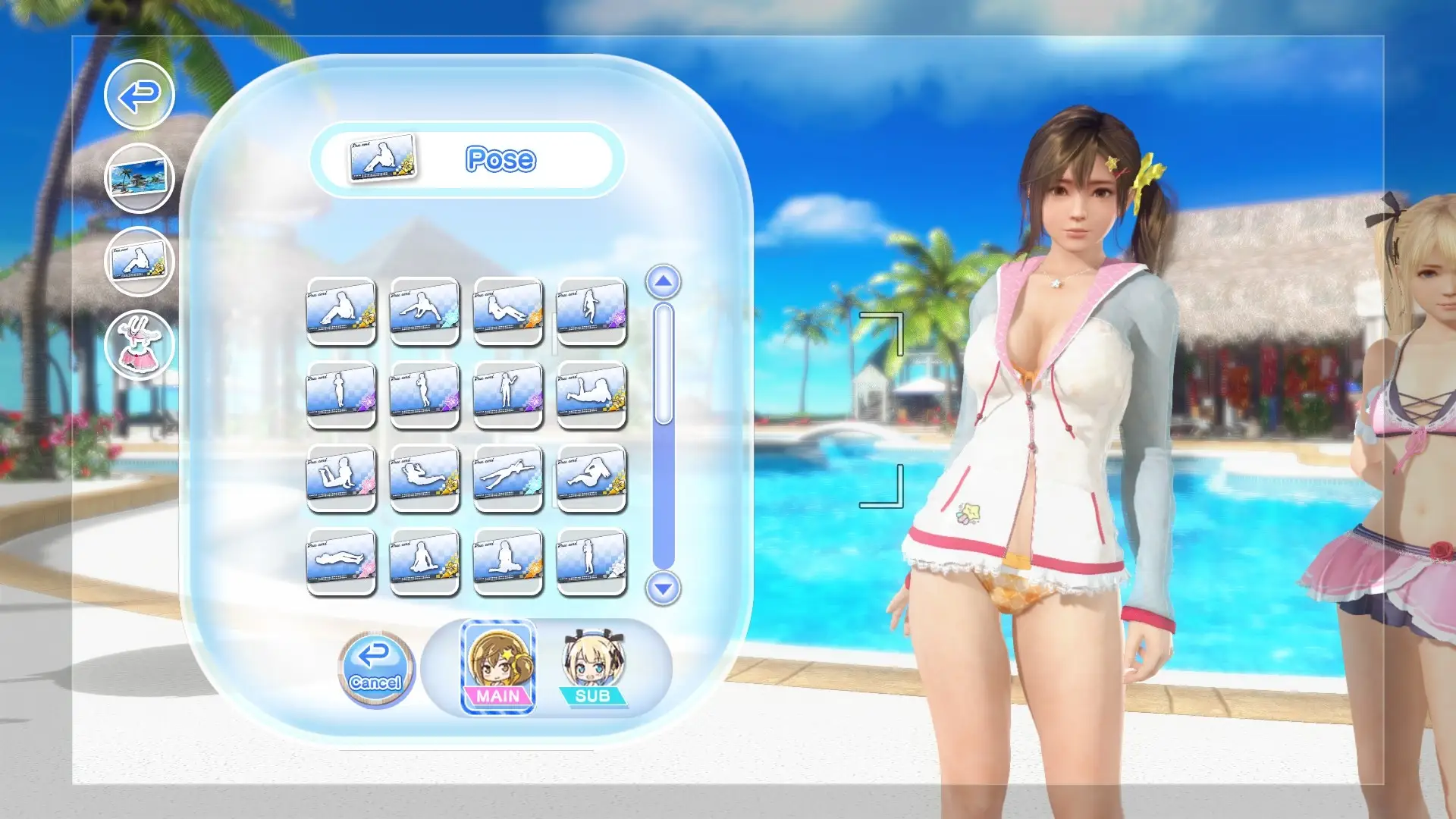Click the back arrow button
This screenshot has width=1456, height=819.
point(140,96)
